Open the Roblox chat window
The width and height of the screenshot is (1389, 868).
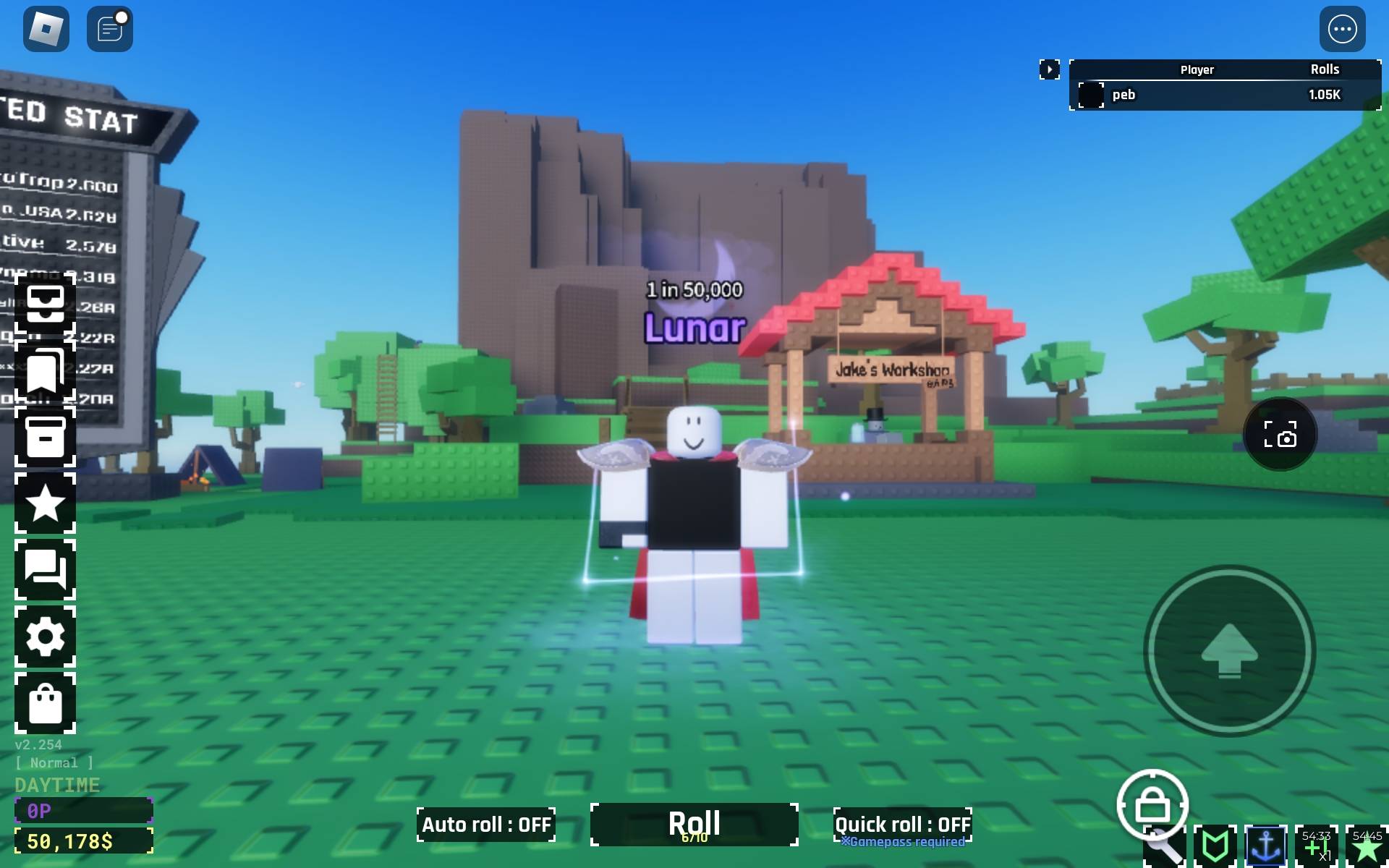pyautogui.click(x=109, y=30)
